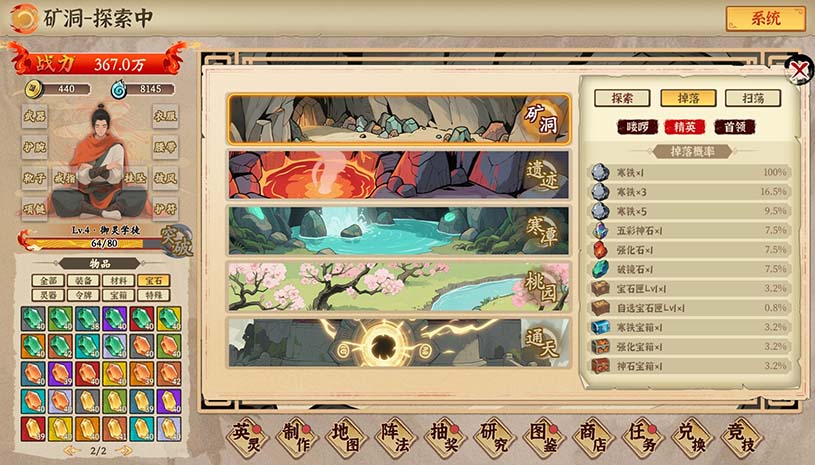Image resolution: width=815 pixels, height=465 pixels.
Task: Open the 商店 shop from the bottom bar
Action: (x=590, y=436)
